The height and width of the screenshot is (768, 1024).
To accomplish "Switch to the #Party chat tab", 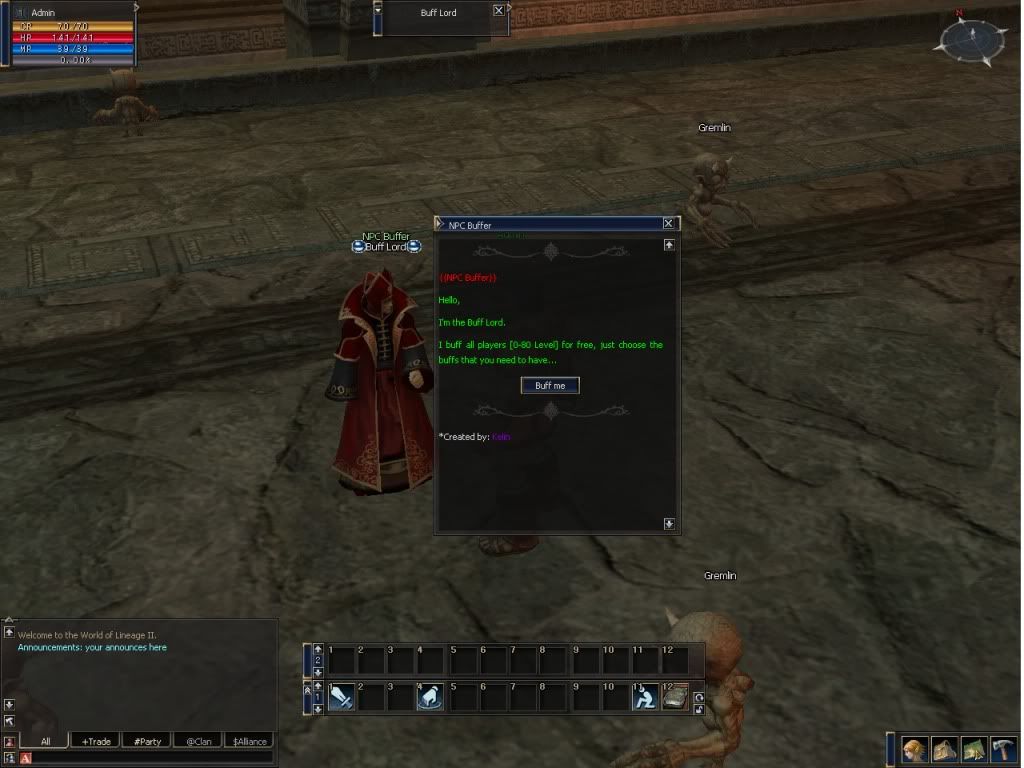I will click(x=147, y=741).
